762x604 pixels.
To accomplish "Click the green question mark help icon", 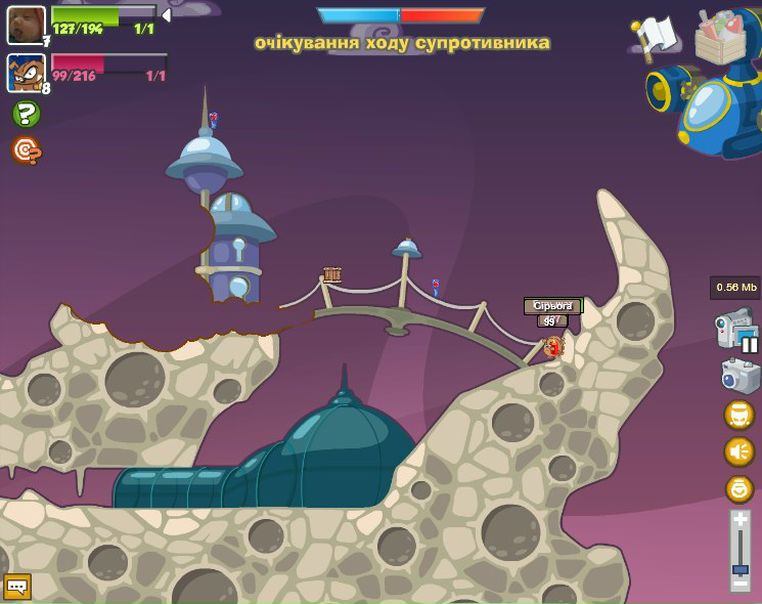I will (x=26, y=113).
